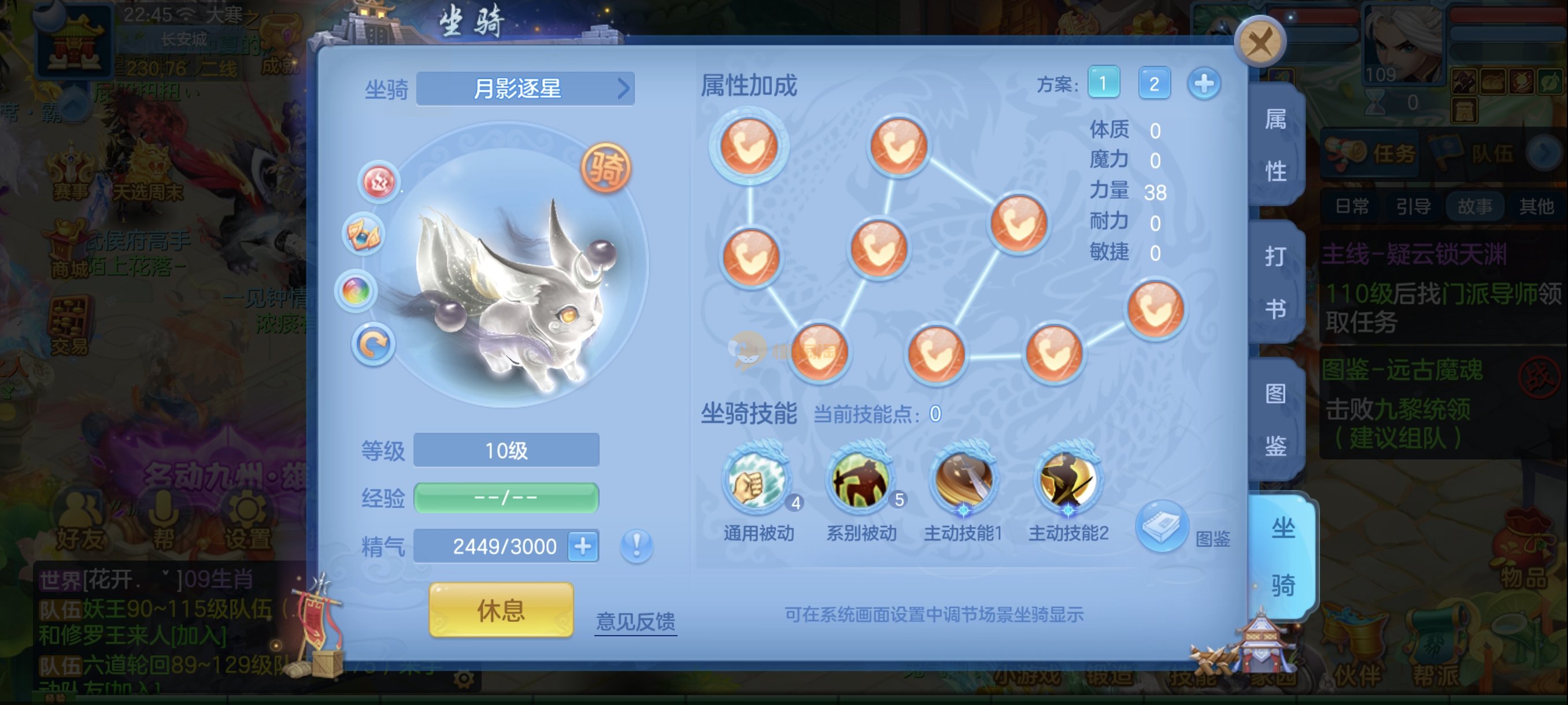1568x705 pixels.
Task: Select attribute scheme 2
Action: (1153, 83)
